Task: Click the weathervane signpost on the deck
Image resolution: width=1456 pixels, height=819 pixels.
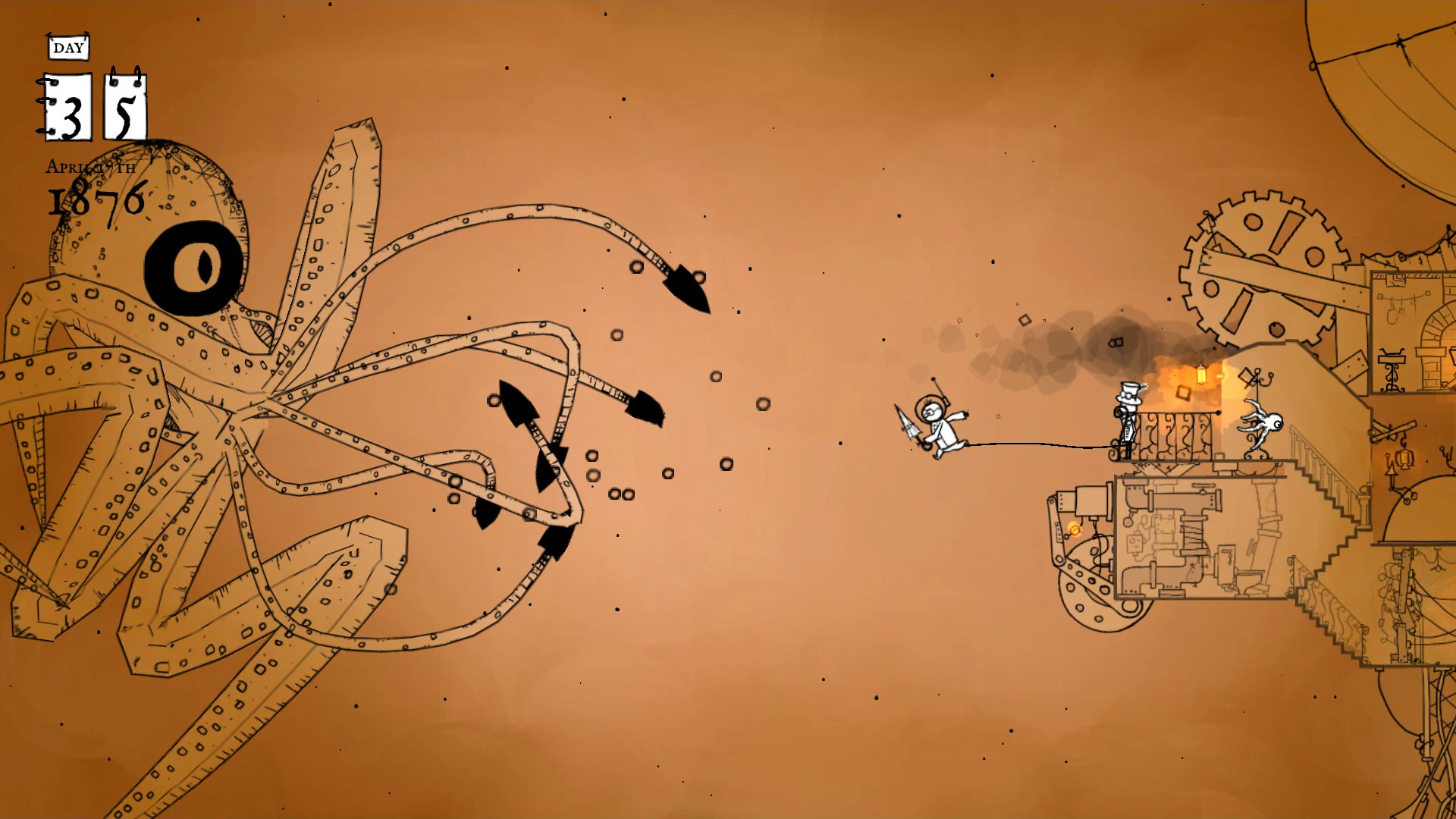Action: pos(1257,378)
